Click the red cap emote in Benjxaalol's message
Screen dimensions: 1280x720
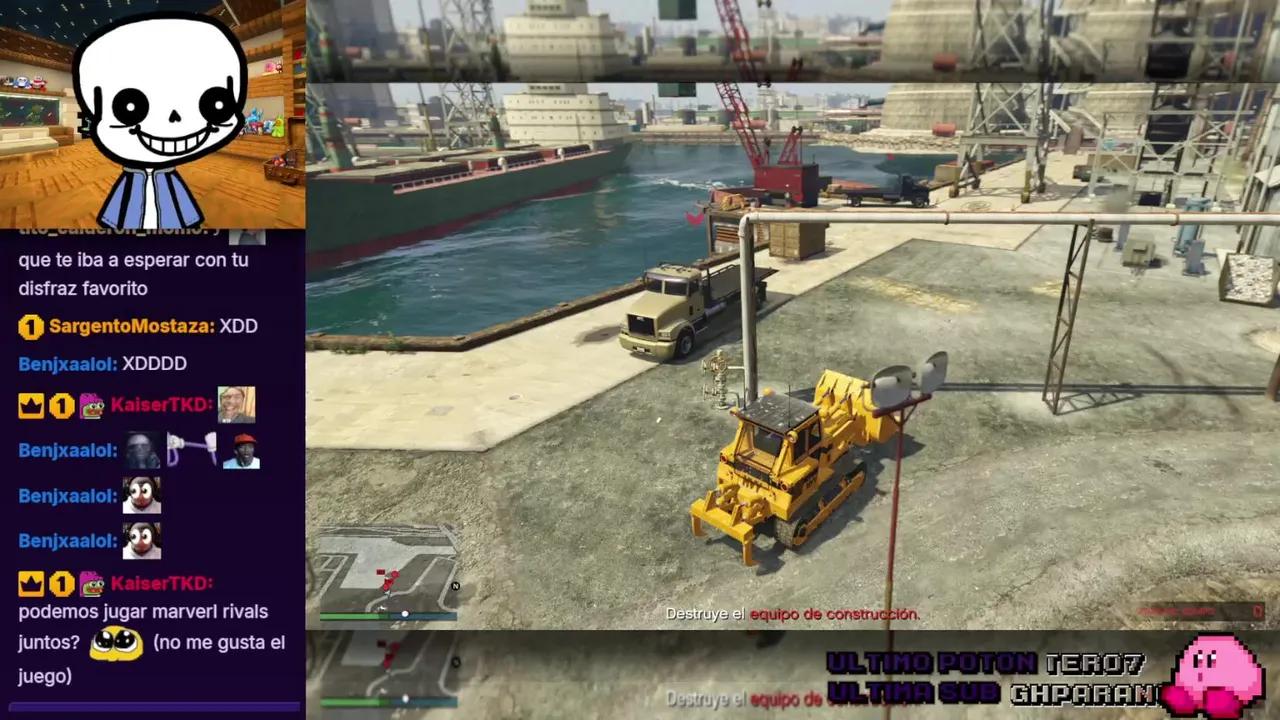(240, 450)
